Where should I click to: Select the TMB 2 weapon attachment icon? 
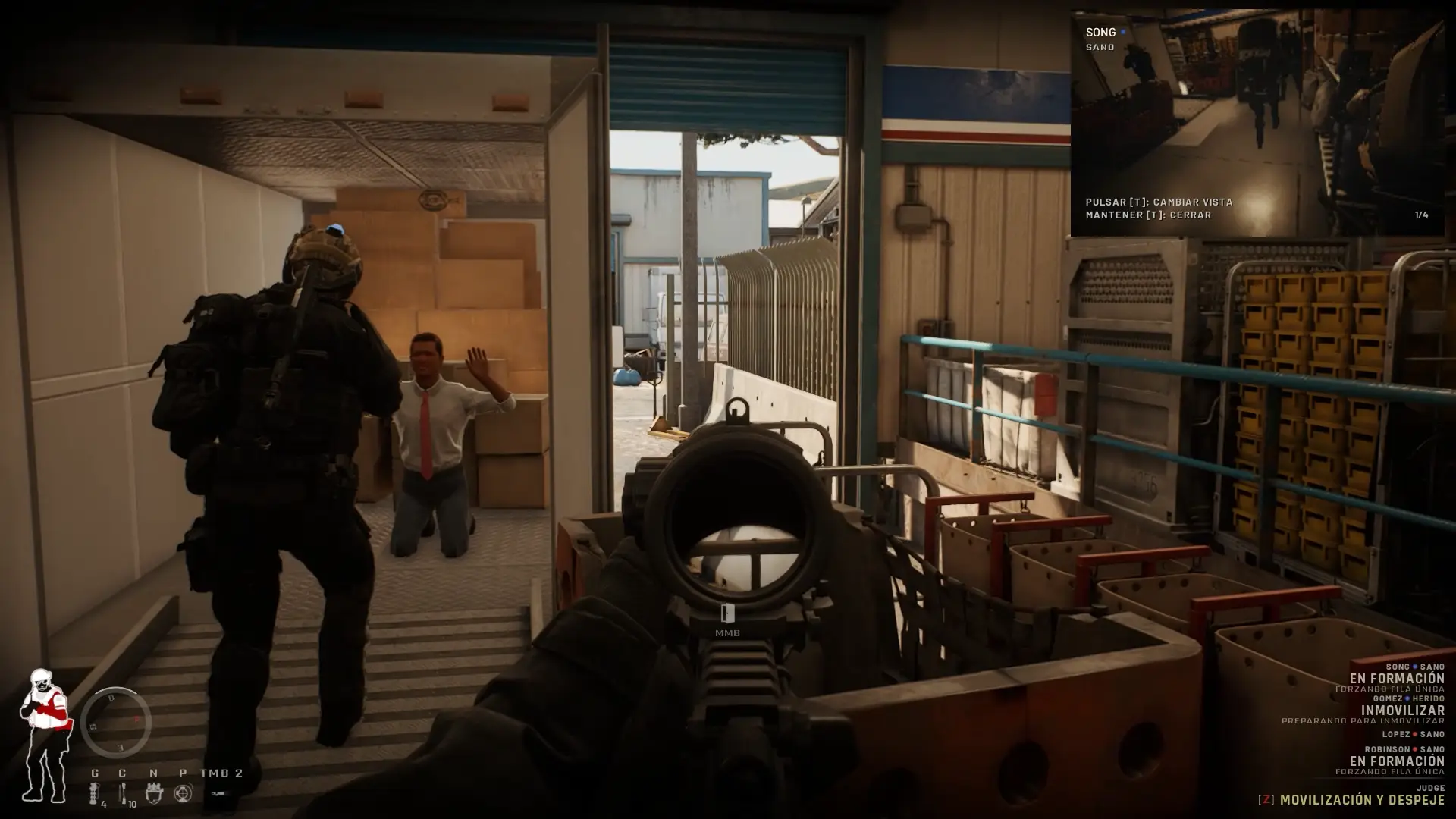(219, 792)
